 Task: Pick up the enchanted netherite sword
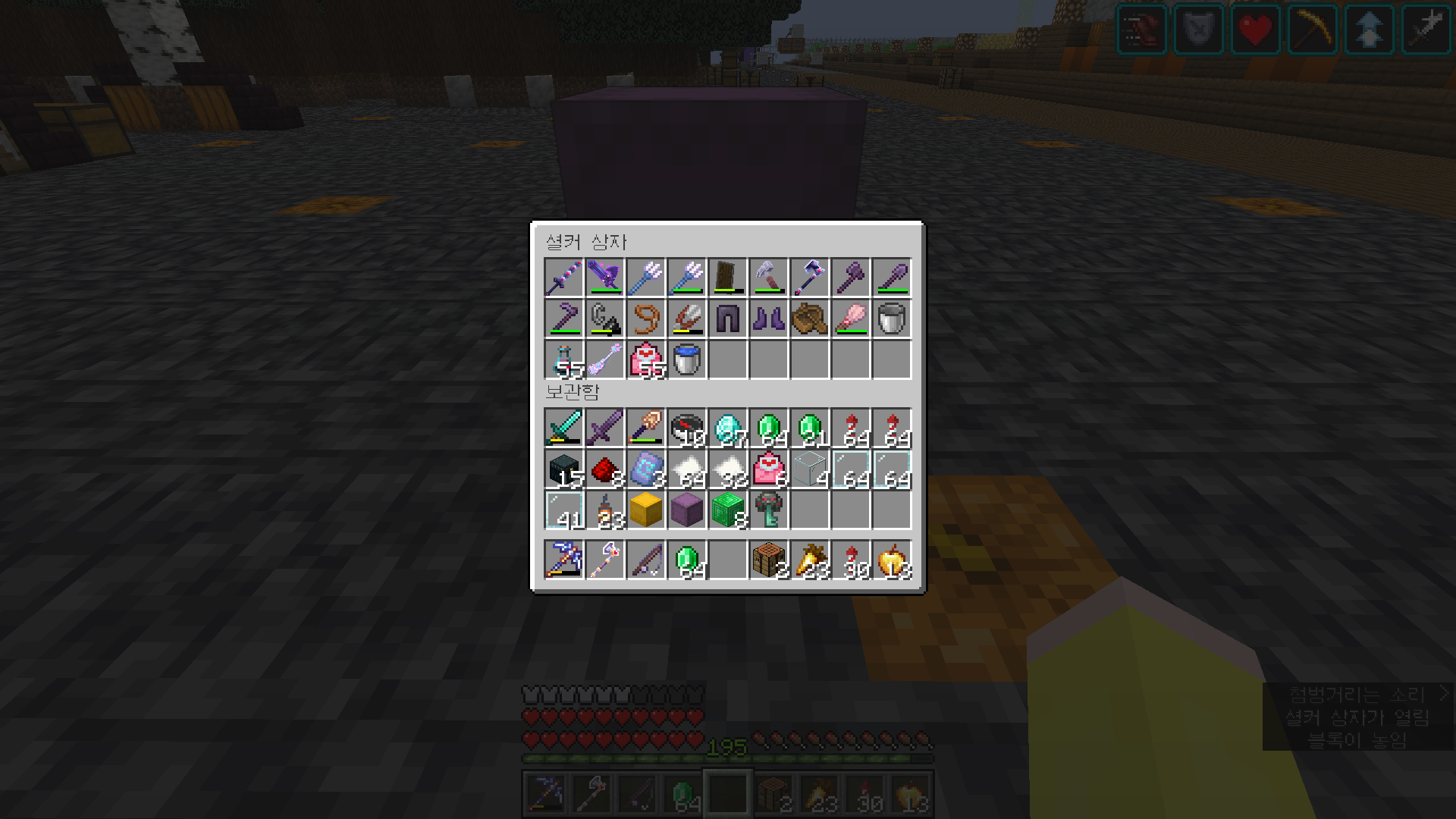(x=604, y=428)
